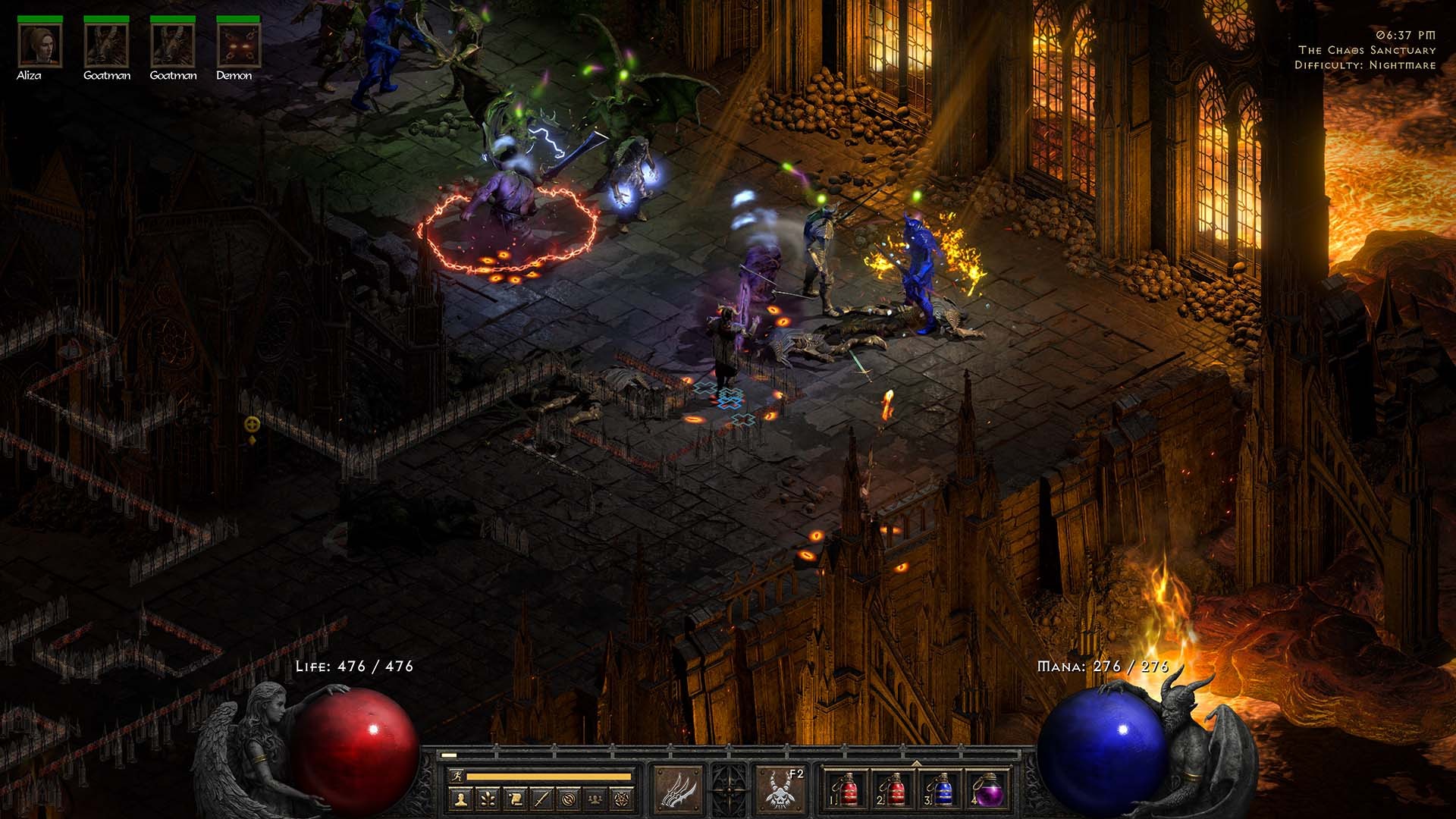The height and width of the screenshot is (819, 1456).
Task: Open the quest log scroll icon
Action: pyautogui.click(x=515, y=799)
